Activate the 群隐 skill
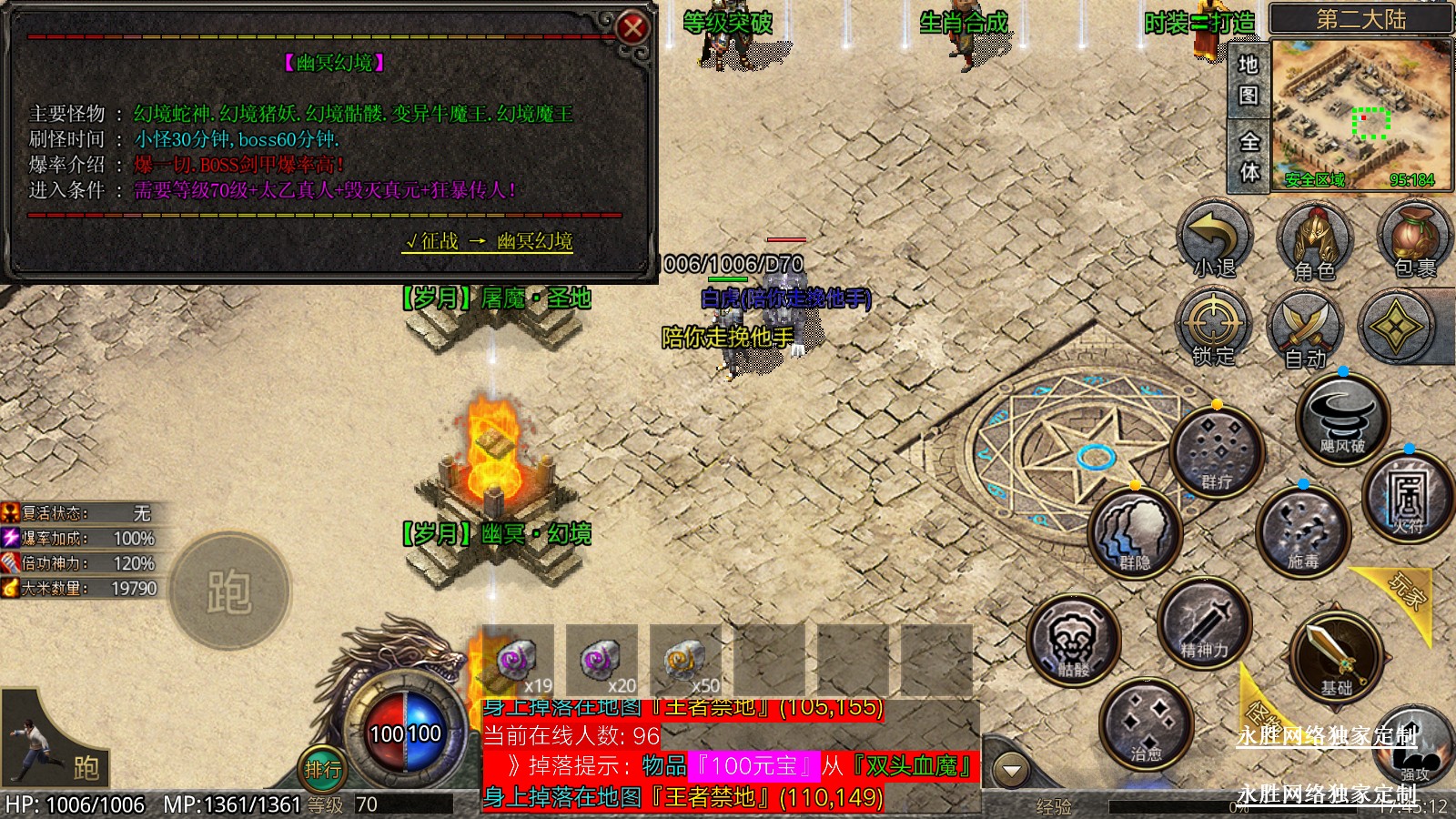1456x819 pixels. (x=1135, y=533)
